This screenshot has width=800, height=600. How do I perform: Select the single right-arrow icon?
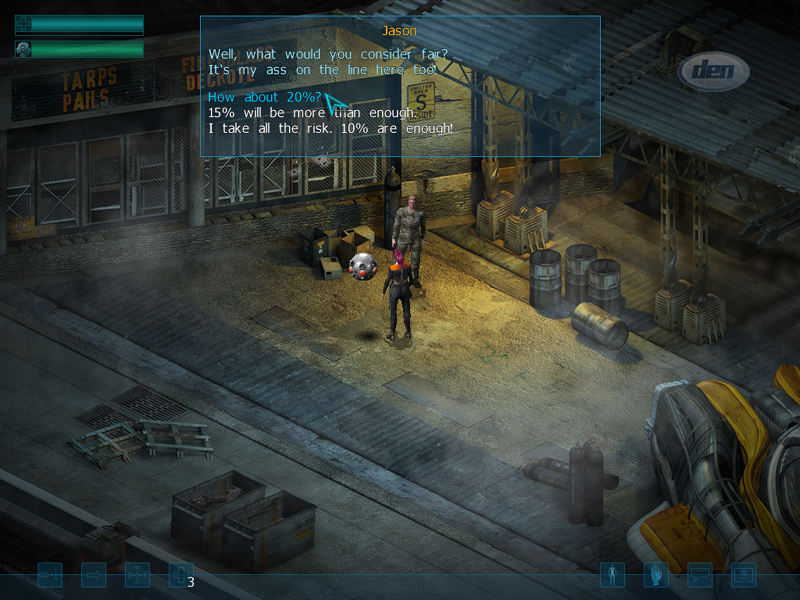(94, 575)
